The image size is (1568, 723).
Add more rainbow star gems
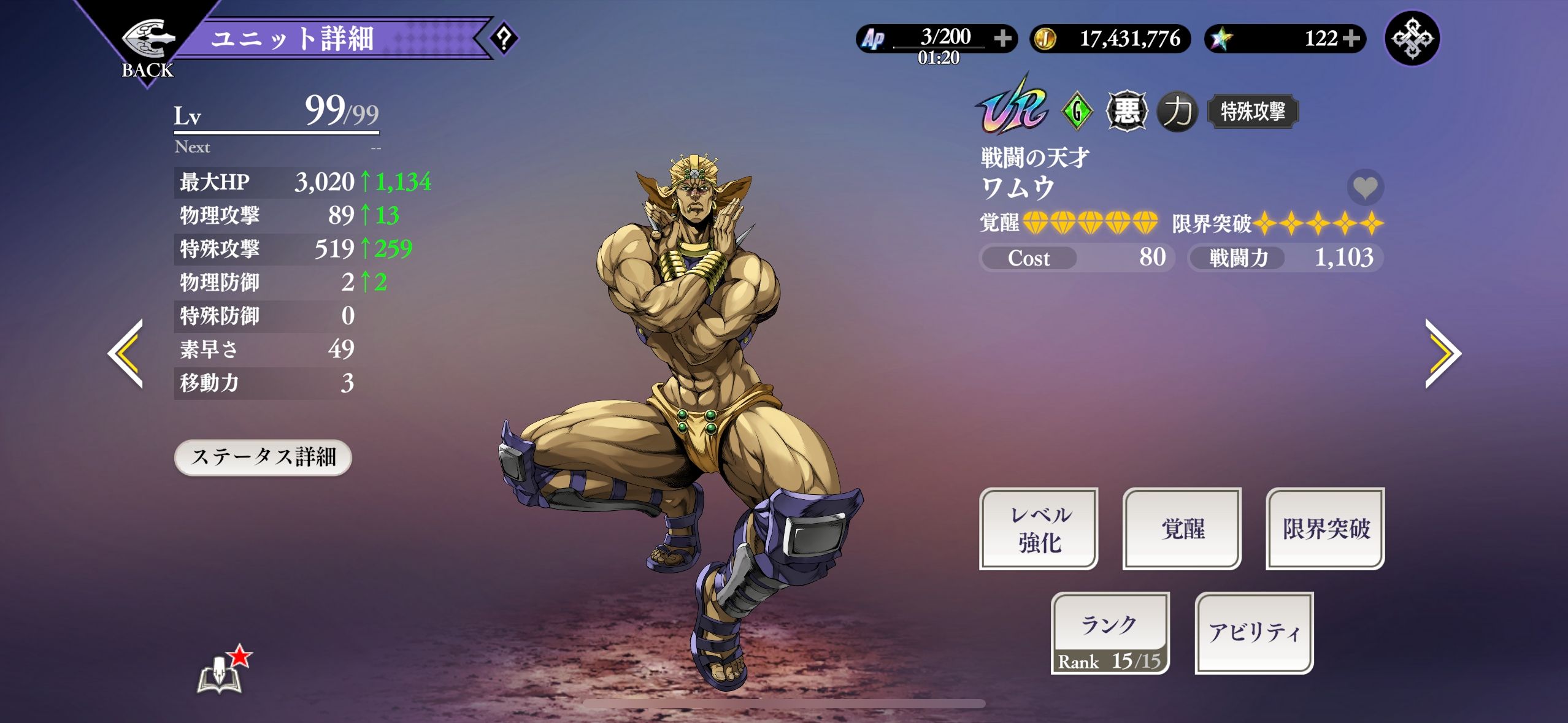(1350, 39)
